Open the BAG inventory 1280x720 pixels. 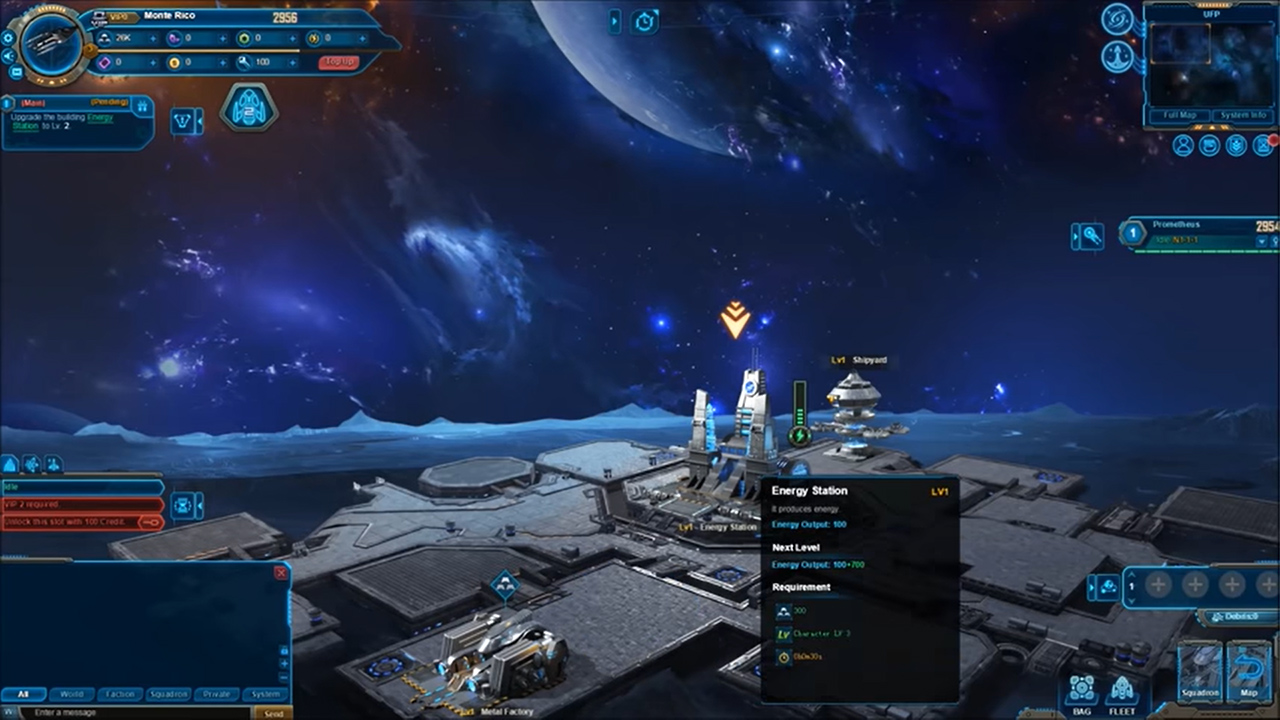tap(1082, 694)
